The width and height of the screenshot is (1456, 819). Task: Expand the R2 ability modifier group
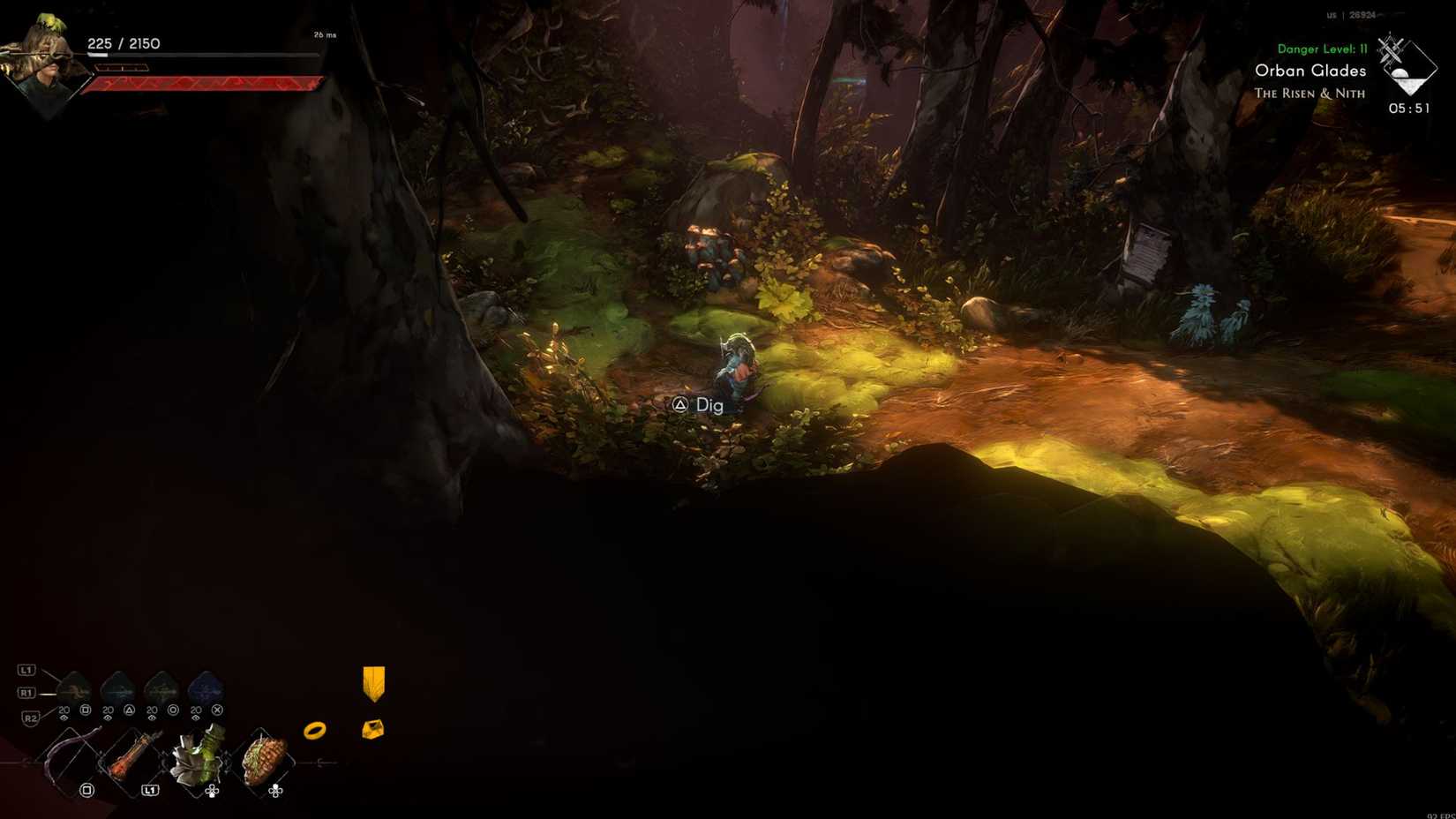30,716
